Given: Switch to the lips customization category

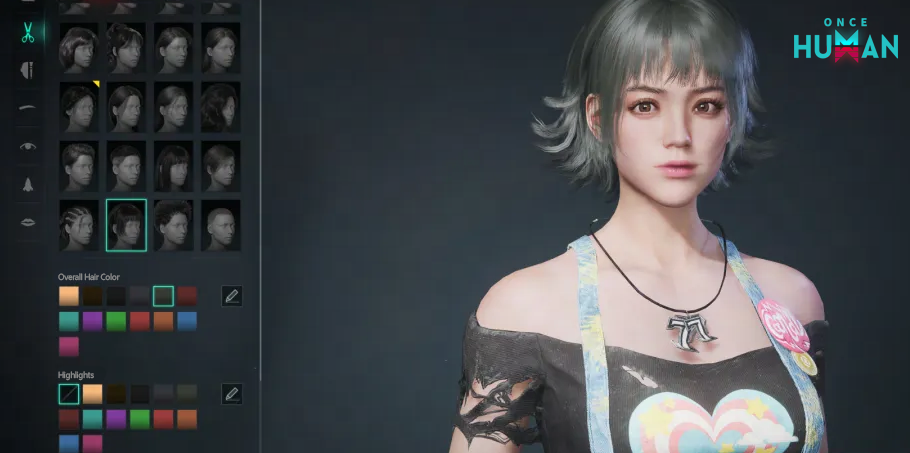Looking at the screenshot, I should 28,221.
